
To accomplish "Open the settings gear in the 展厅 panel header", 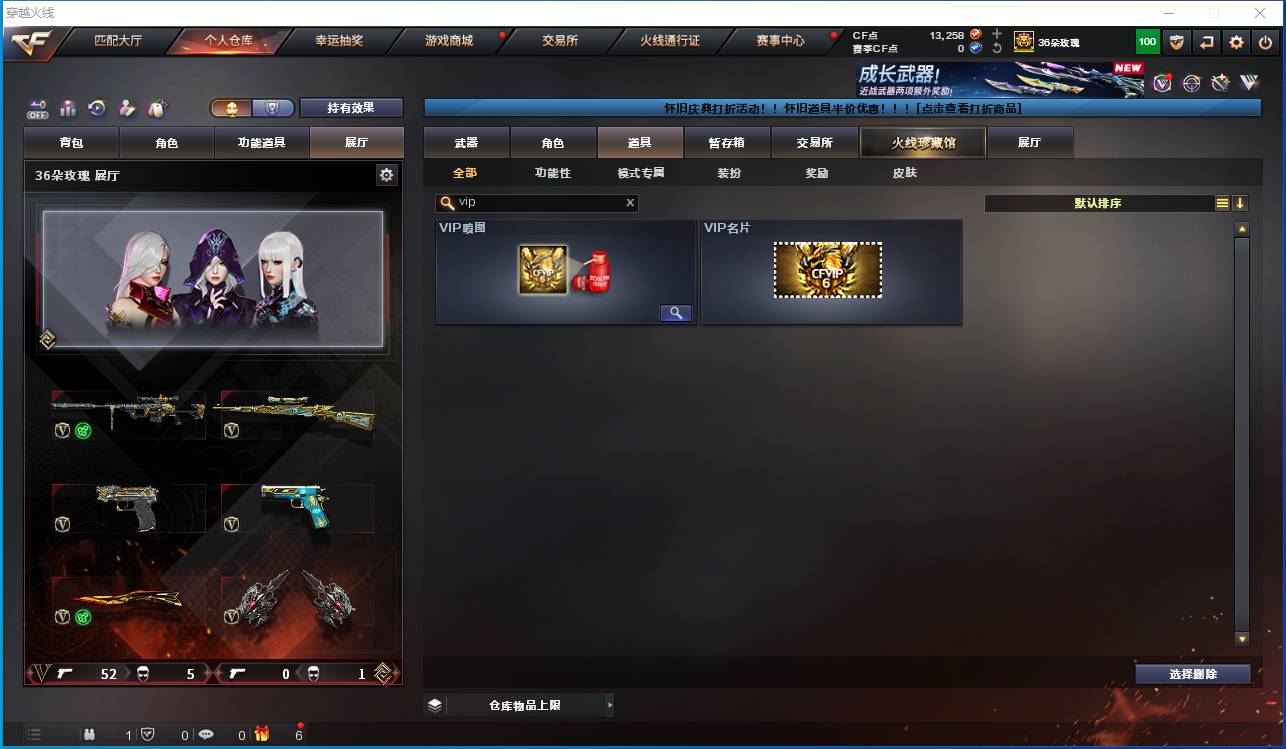I will point(388,174).
